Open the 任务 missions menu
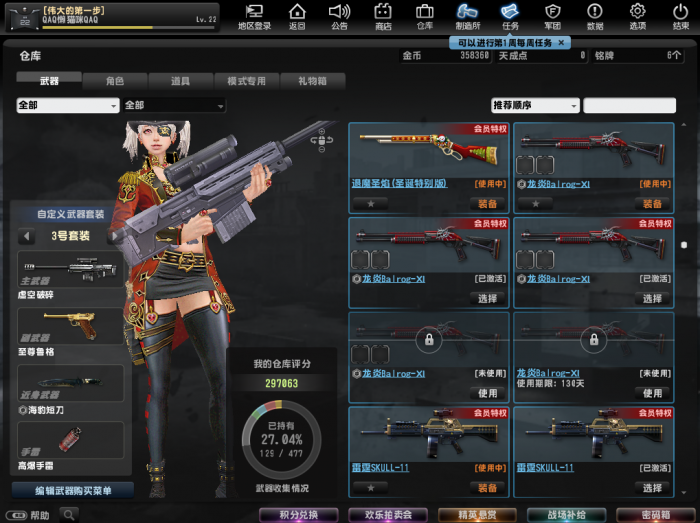 (x=510, y=16)
